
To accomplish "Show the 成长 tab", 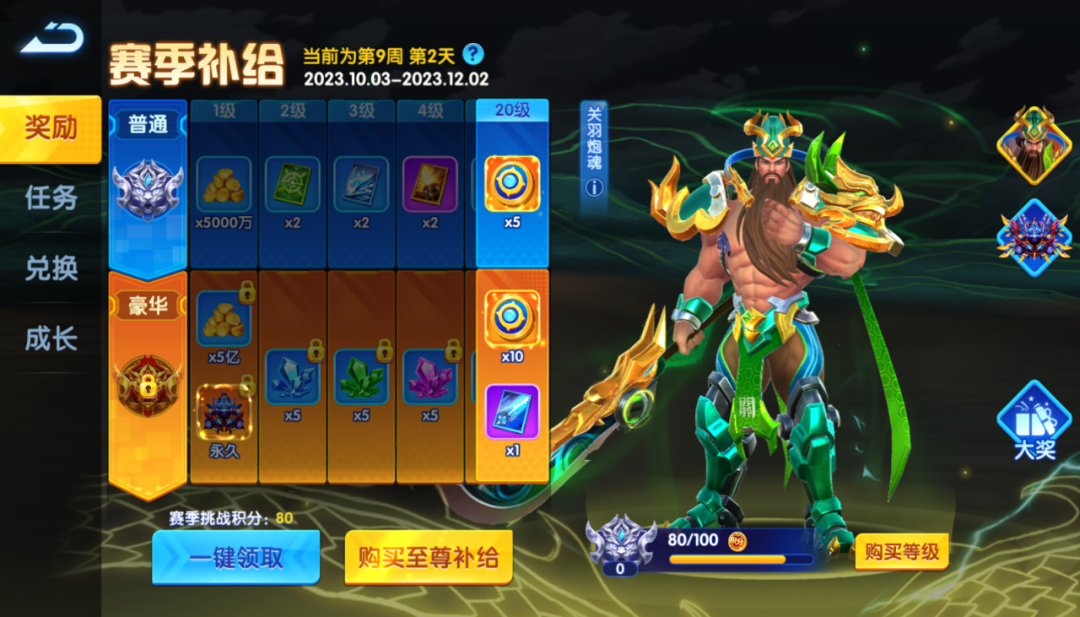I will tap(50, 339).
